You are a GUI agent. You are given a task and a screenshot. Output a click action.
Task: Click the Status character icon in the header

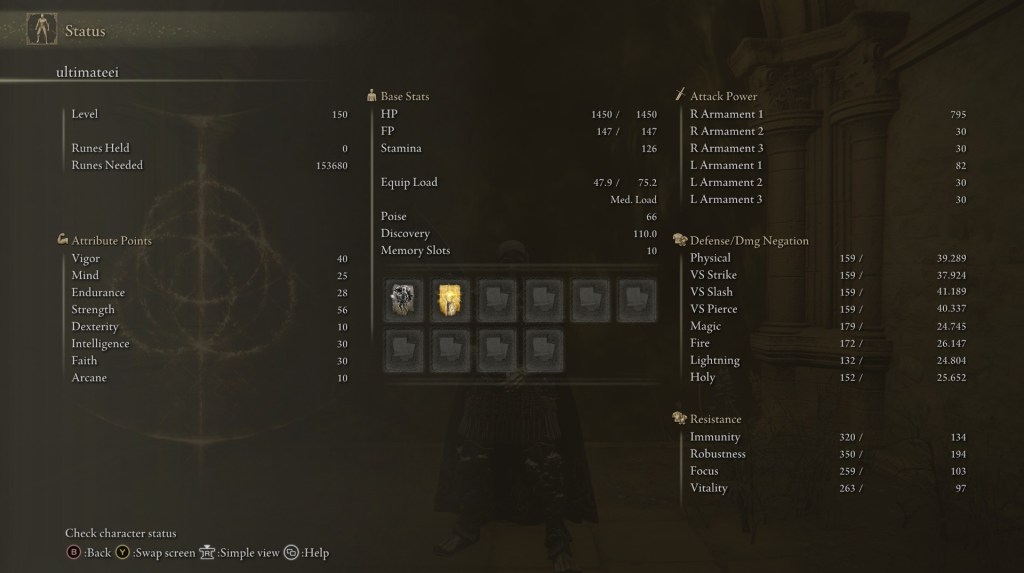(41, 30)
